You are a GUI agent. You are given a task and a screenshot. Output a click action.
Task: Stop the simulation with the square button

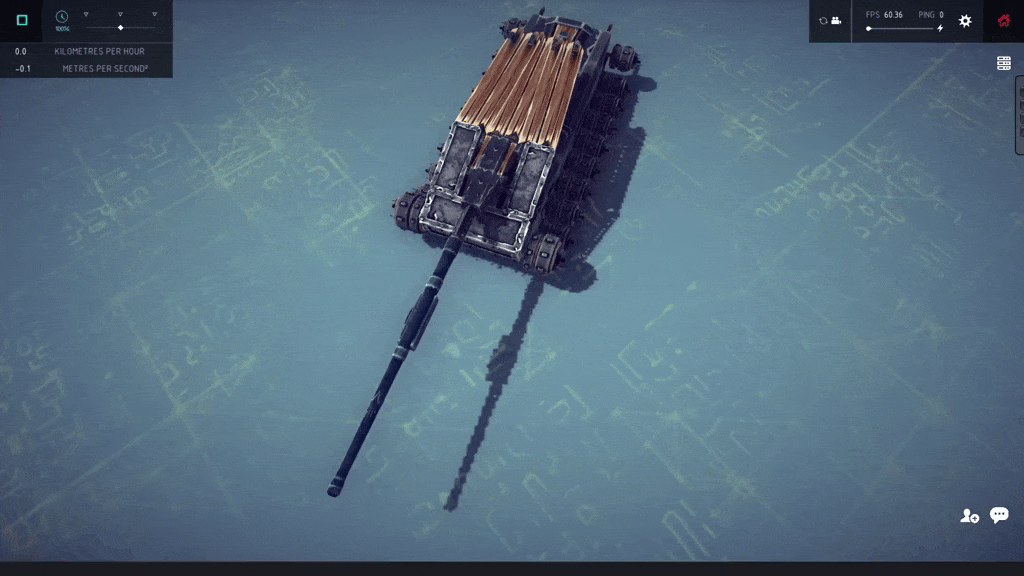(22, 20)
